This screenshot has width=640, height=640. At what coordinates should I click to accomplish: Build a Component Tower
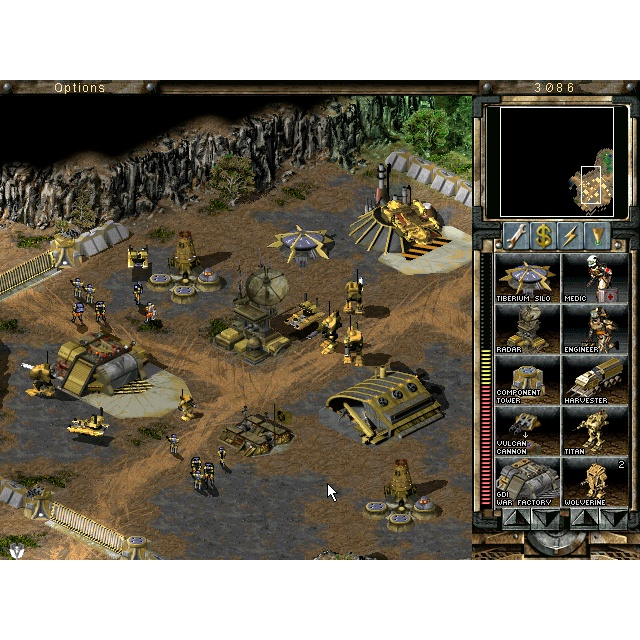click(x=527, y=381)
